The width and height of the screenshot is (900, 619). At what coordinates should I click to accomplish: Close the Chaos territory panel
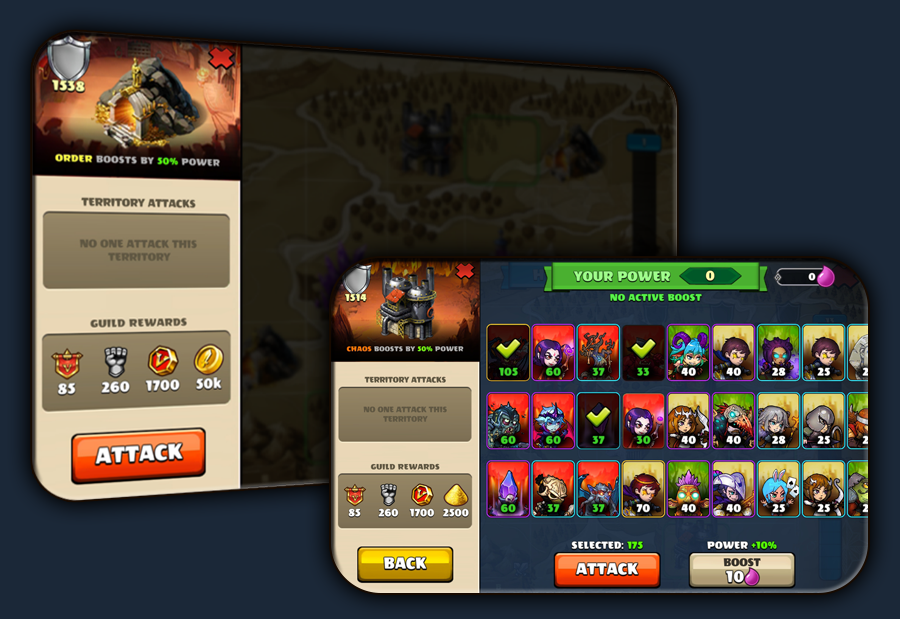[x=464, y=271]
